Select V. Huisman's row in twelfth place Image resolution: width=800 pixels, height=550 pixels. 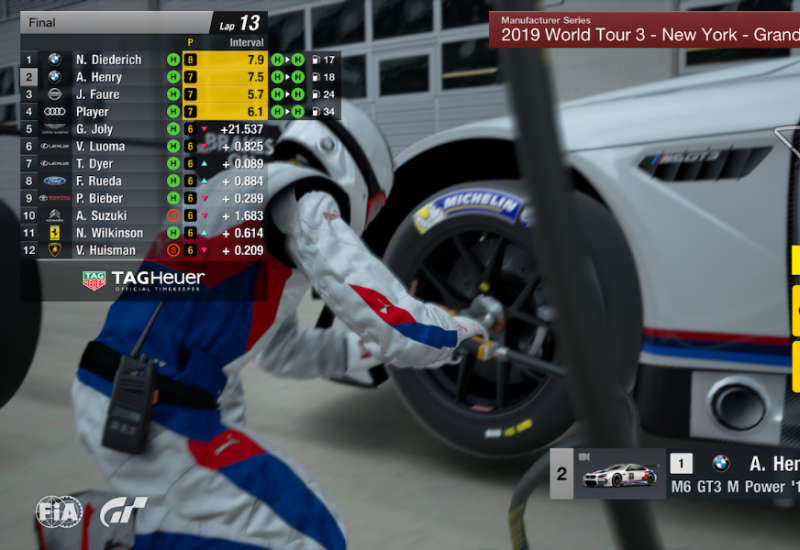106,250
